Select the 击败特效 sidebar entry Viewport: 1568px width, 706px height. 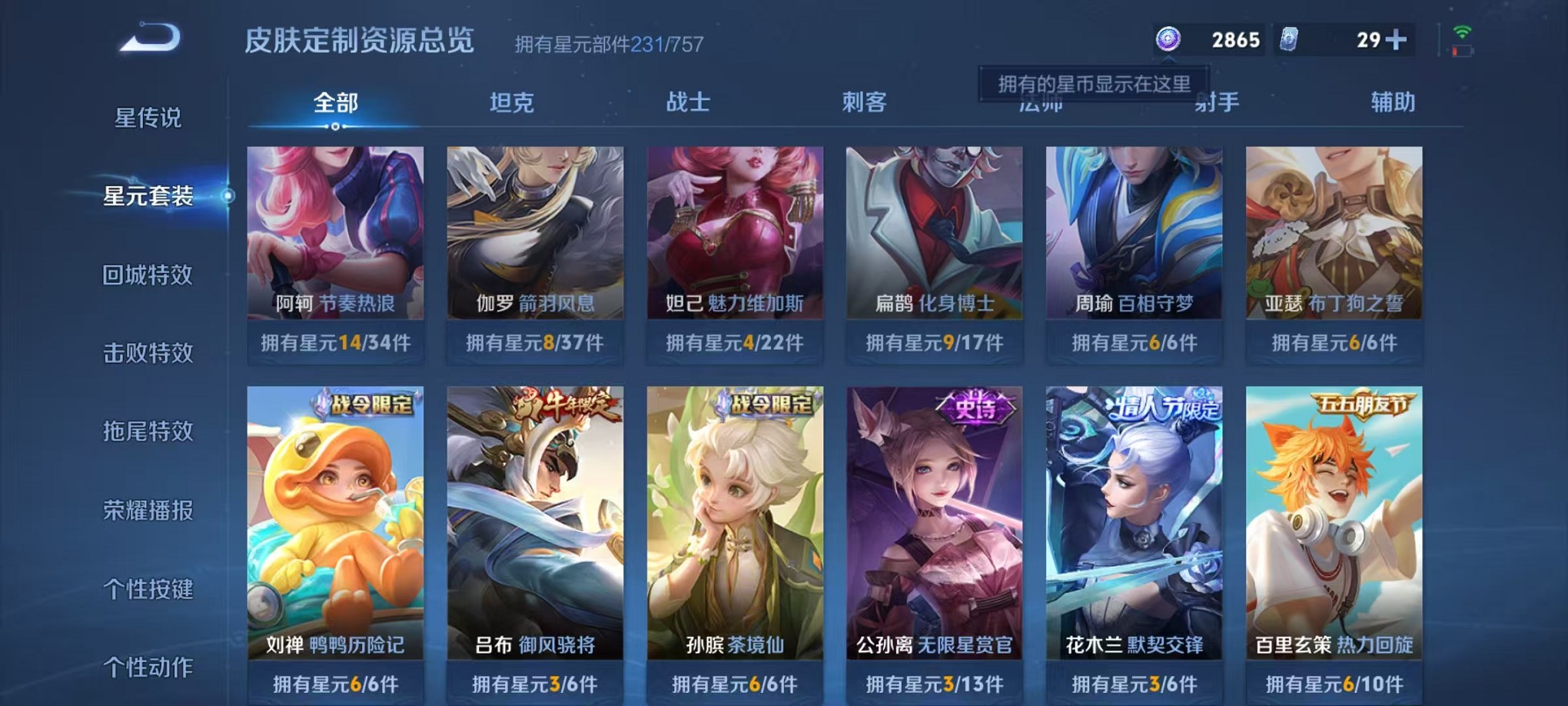pos(147,353)
